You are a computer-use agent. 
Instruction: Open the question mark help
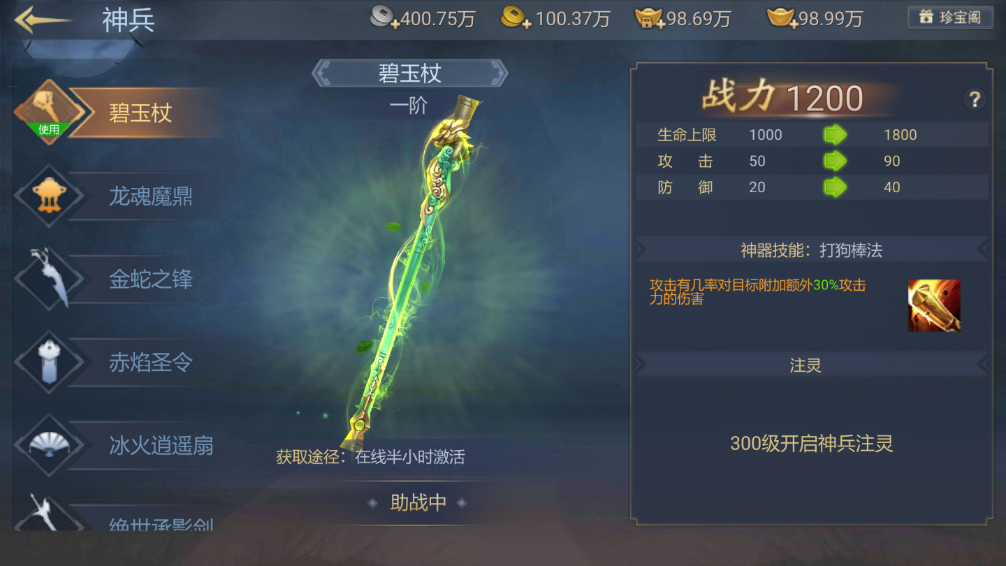974,99
